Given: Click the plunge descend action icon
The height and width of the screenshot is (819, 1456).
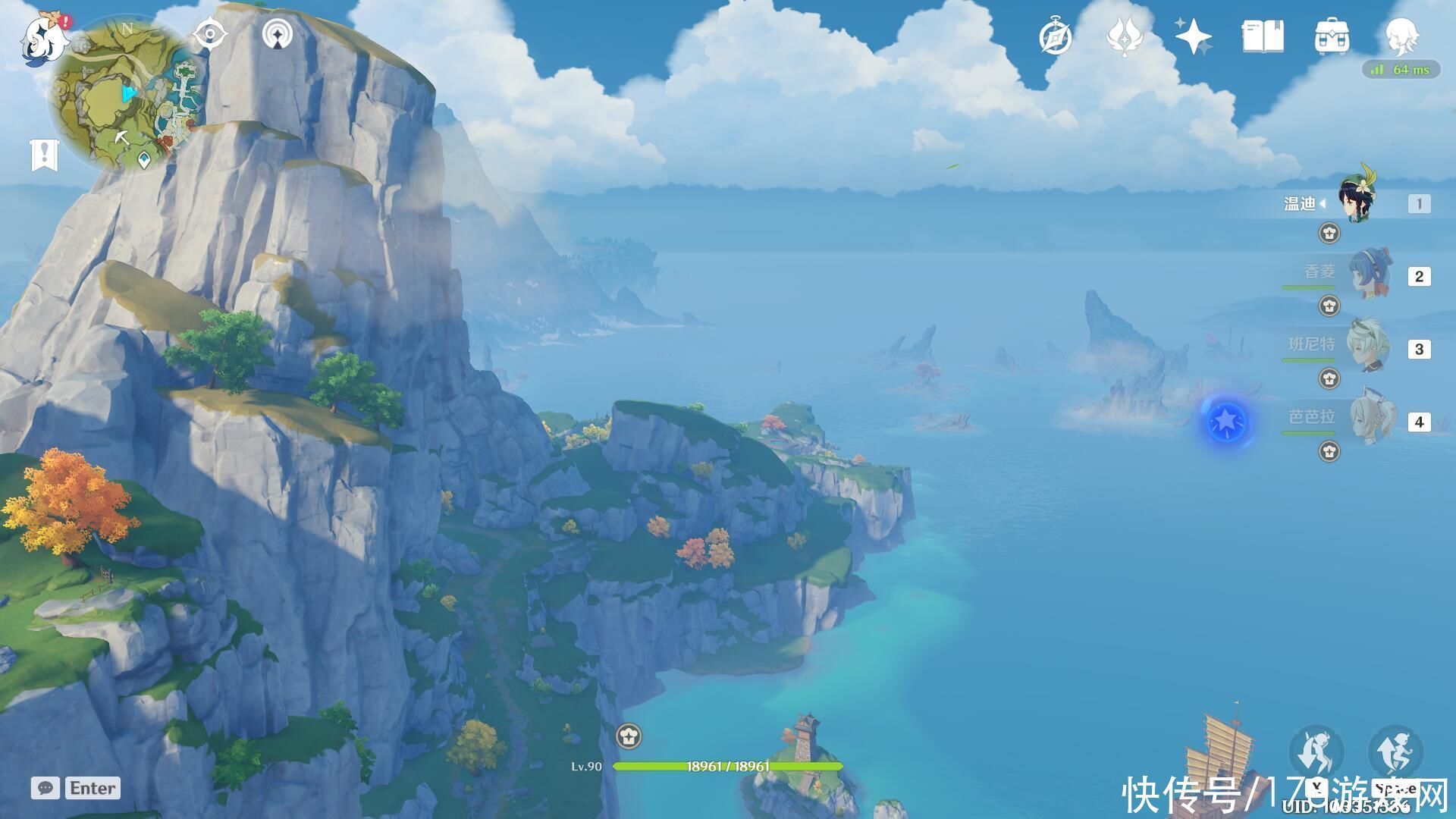Looking at the screenshot, I should pos(1317,752).
